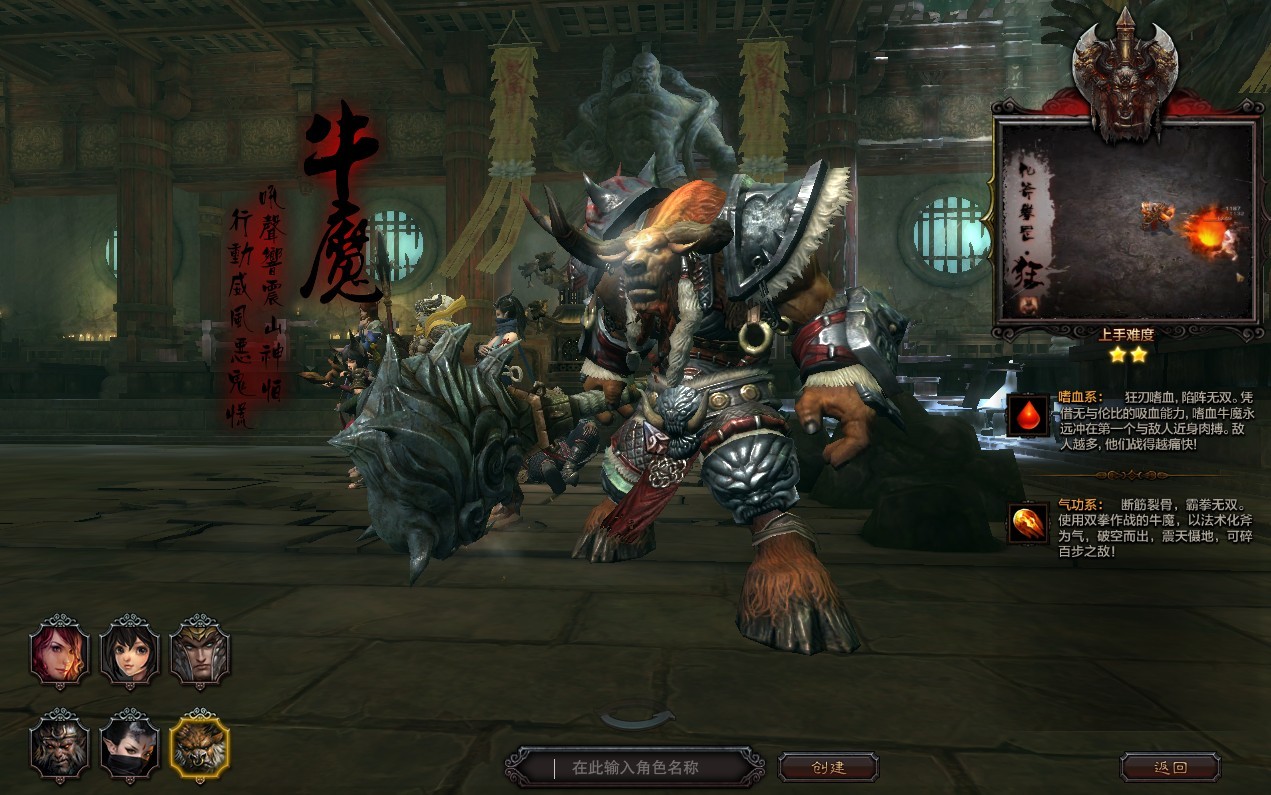1271x795 pixels.
Task: Select the red-haired woman class portrait
Action: (60, 653)
